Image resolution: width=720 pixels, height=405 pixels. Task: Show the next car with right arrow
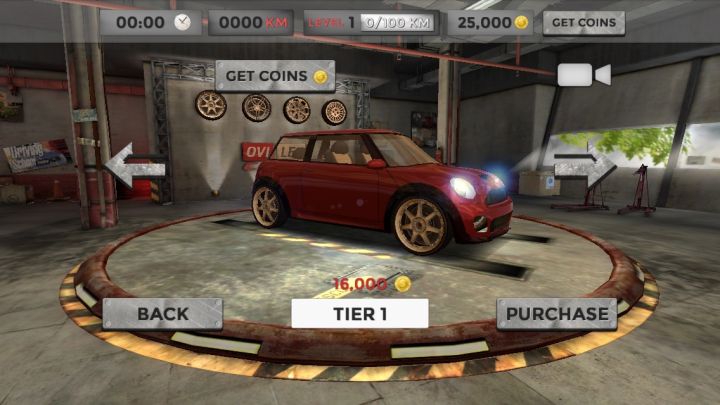584,165
